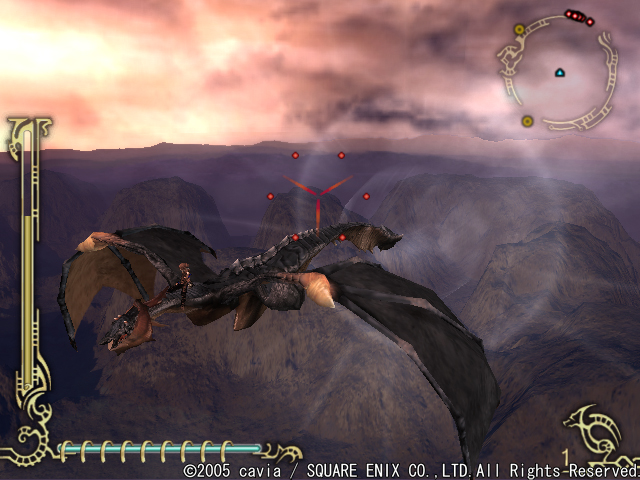Screen dimensions: 640x480
Task: Click the red enemy dots on radar
Action: [x=578, y=16]
